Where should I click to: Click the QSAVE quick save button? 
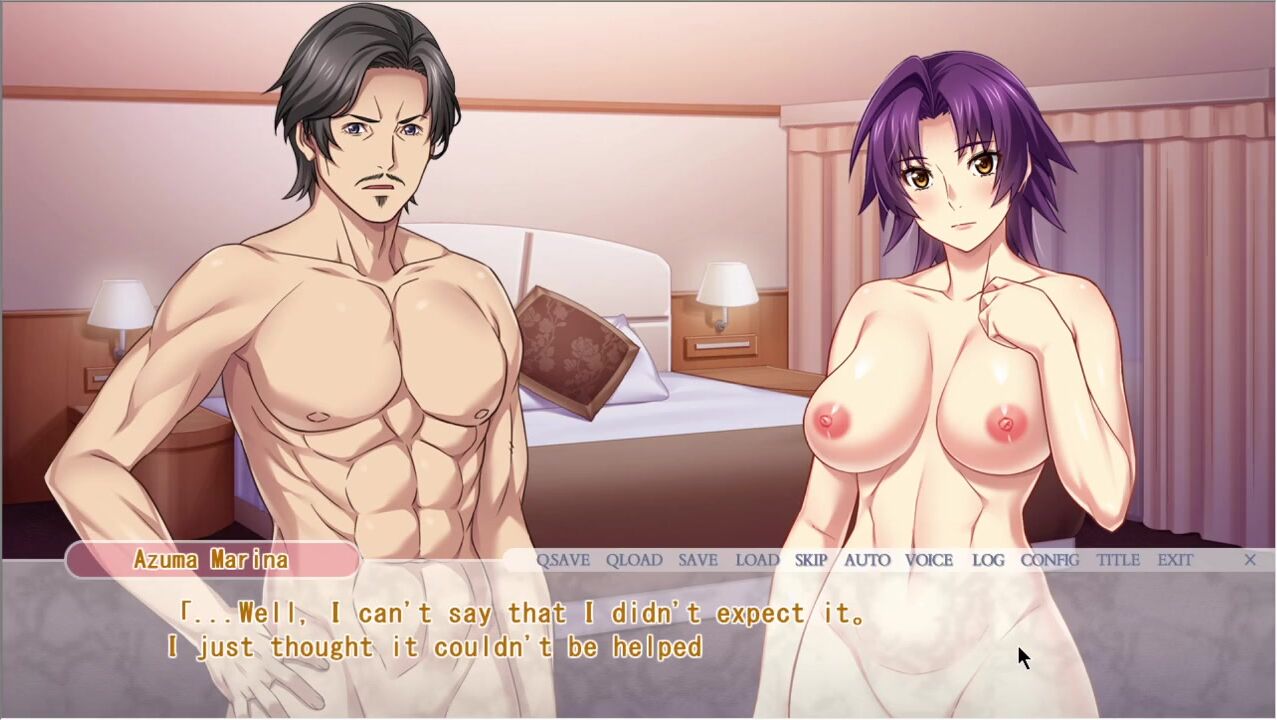pos(563,560)
